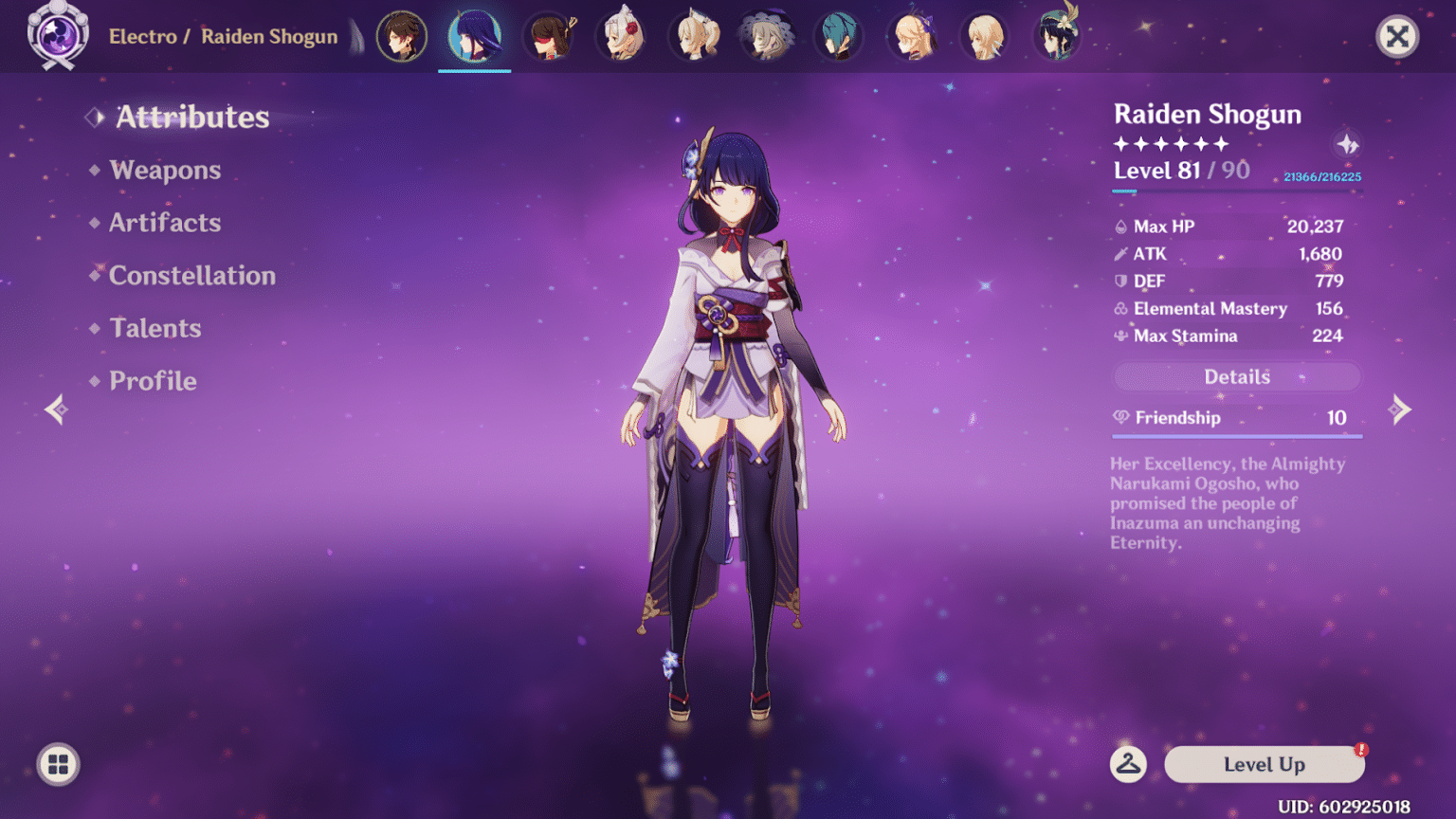
Task: View the Constellation page
Action: pyautogui.click(x=191, y=276)
